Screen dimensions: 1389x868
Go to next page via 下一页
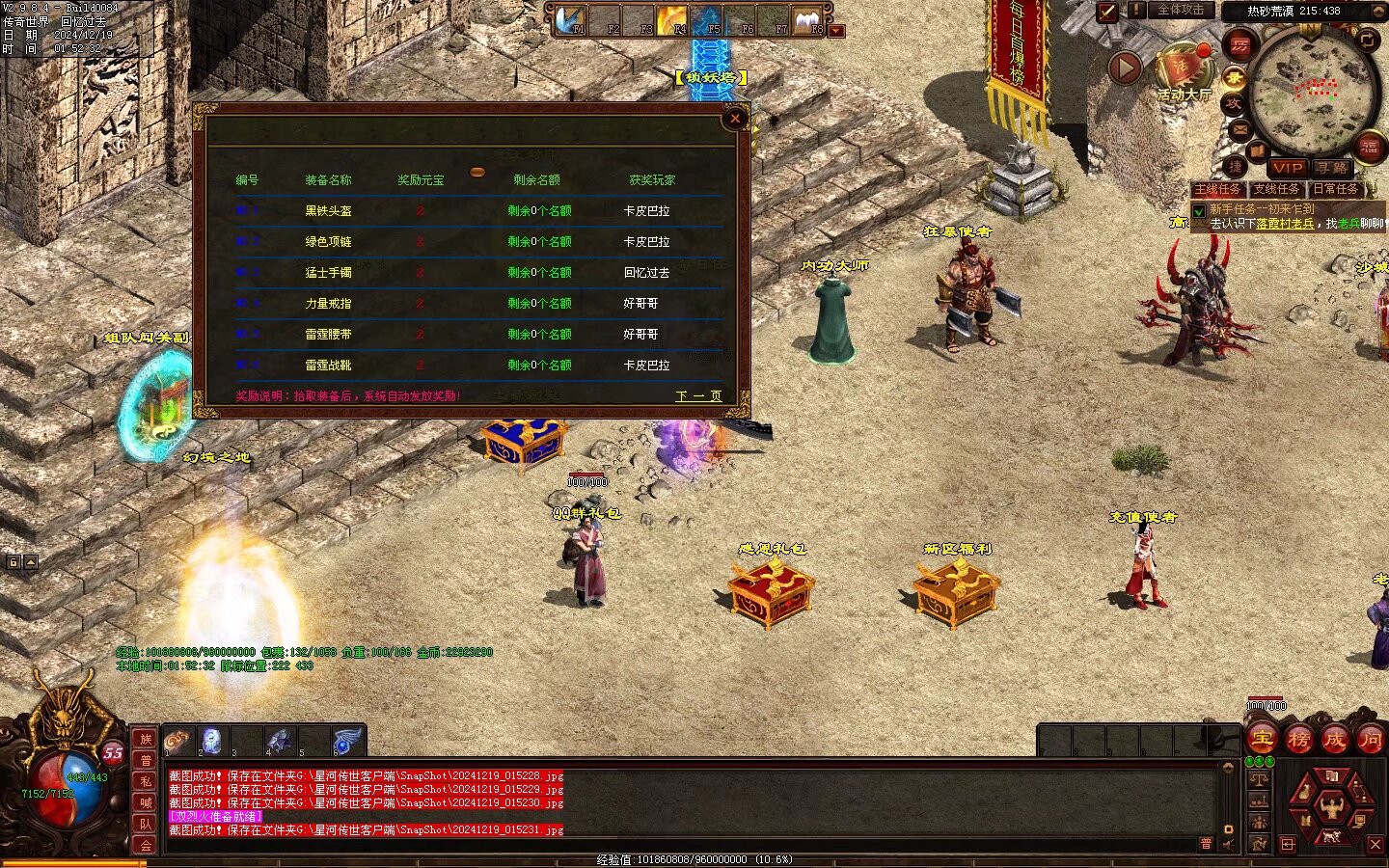[x=698, y=396]
